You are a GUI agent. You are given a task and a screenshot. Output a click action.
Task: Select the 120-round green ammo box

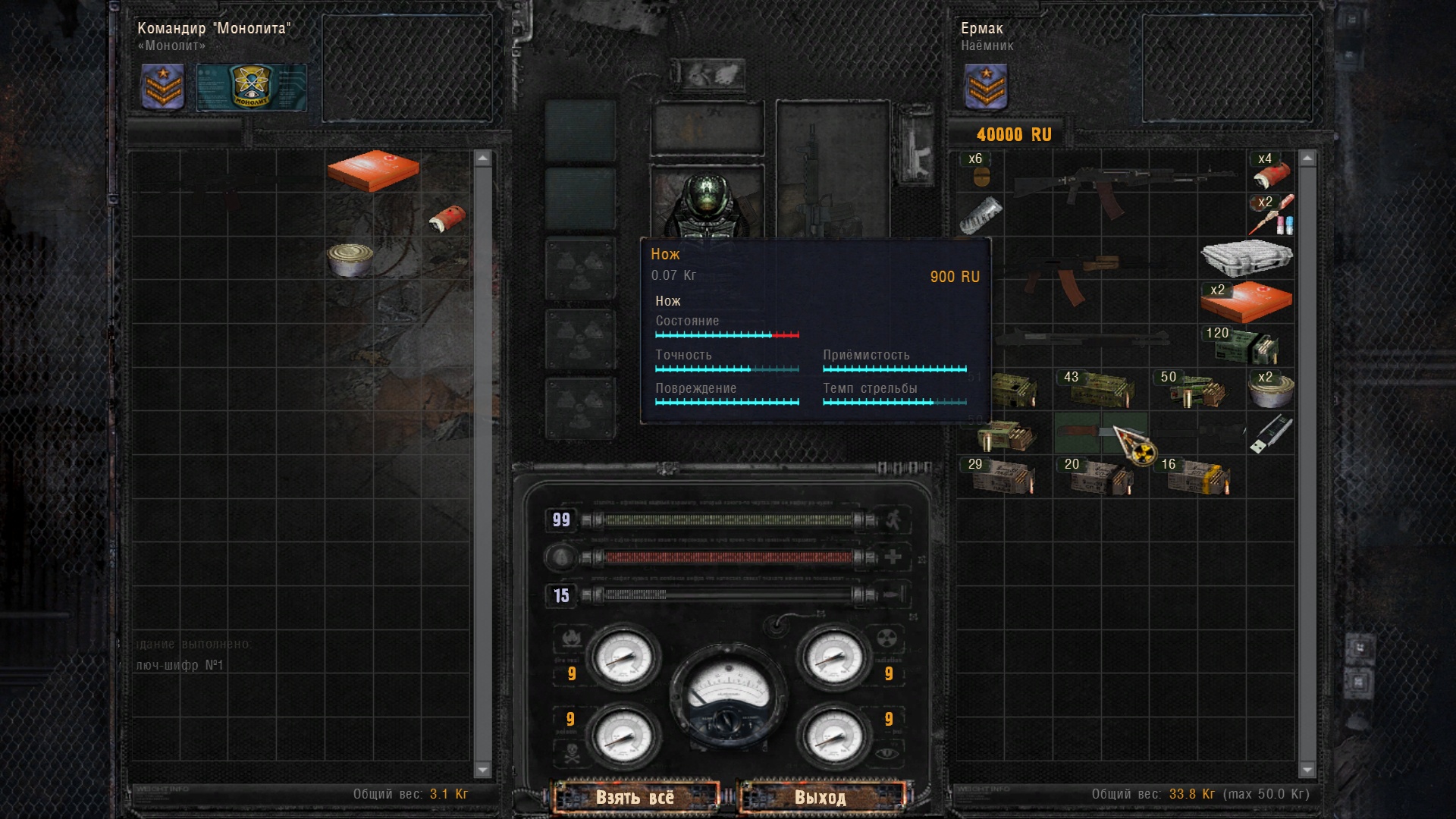coord(1246,345)
